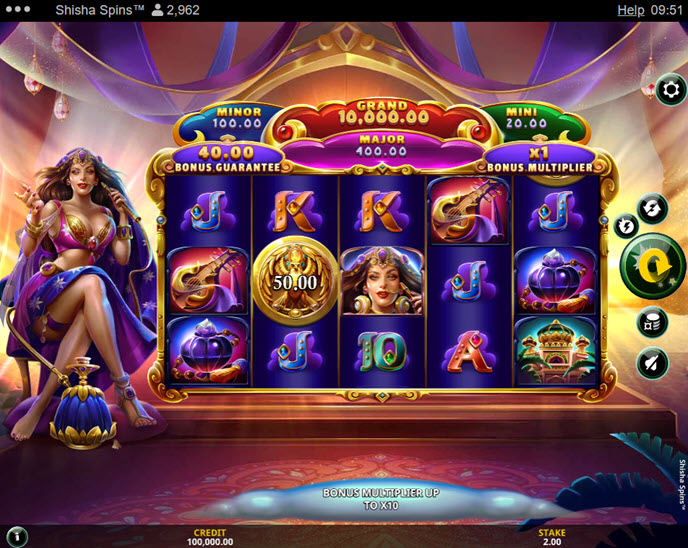Toggle the lightning bolt turbo spin
Image resolution: width=688 pixels, height=548 pixels.
627,226
